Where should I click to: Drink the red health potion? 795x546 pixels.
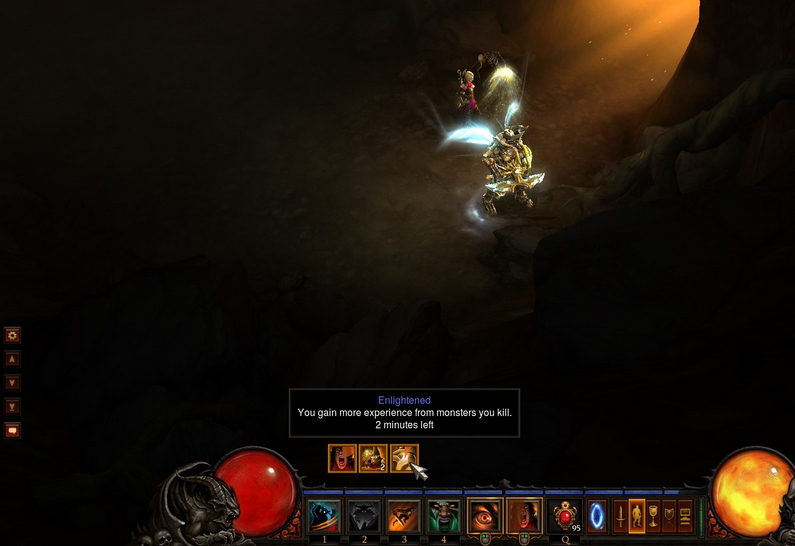click(x=565, y=516)
